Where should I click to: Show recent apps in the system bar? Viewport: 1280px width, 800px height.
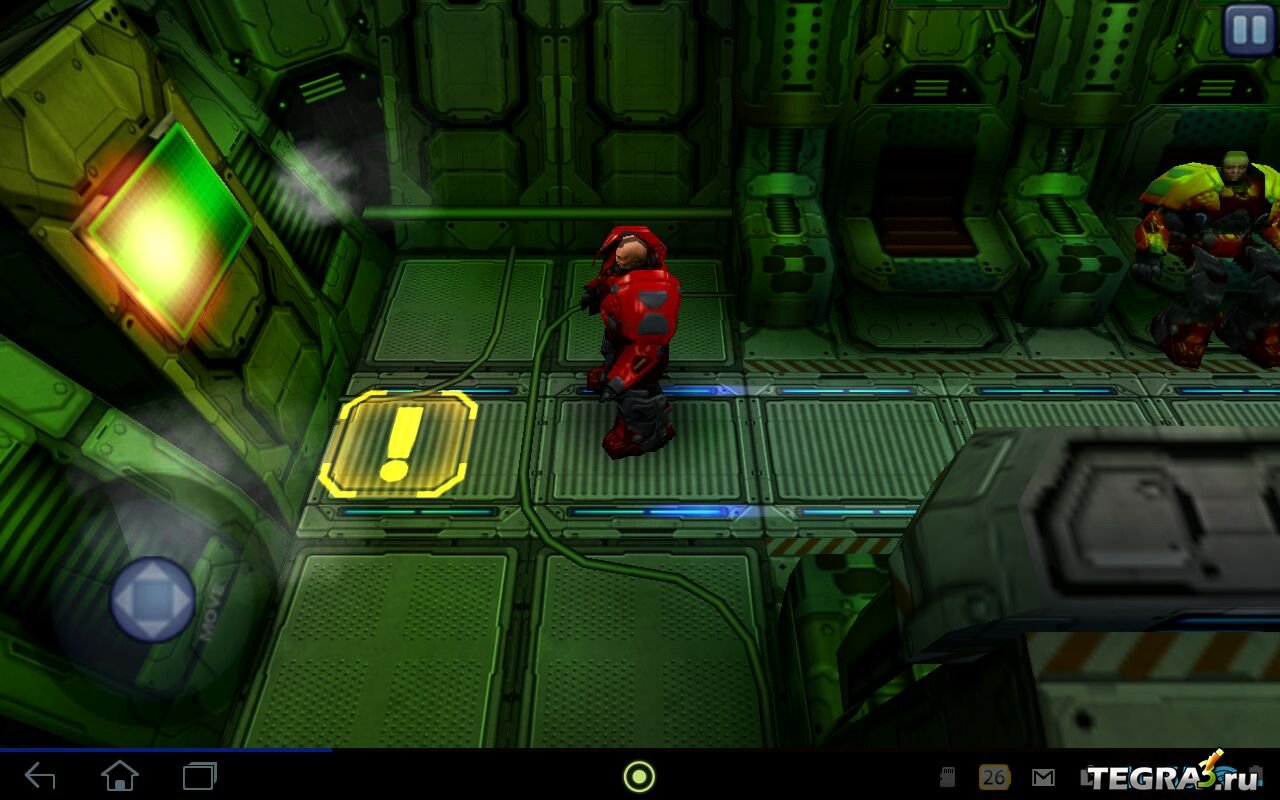pyautogui.click(x=200, y=776)
